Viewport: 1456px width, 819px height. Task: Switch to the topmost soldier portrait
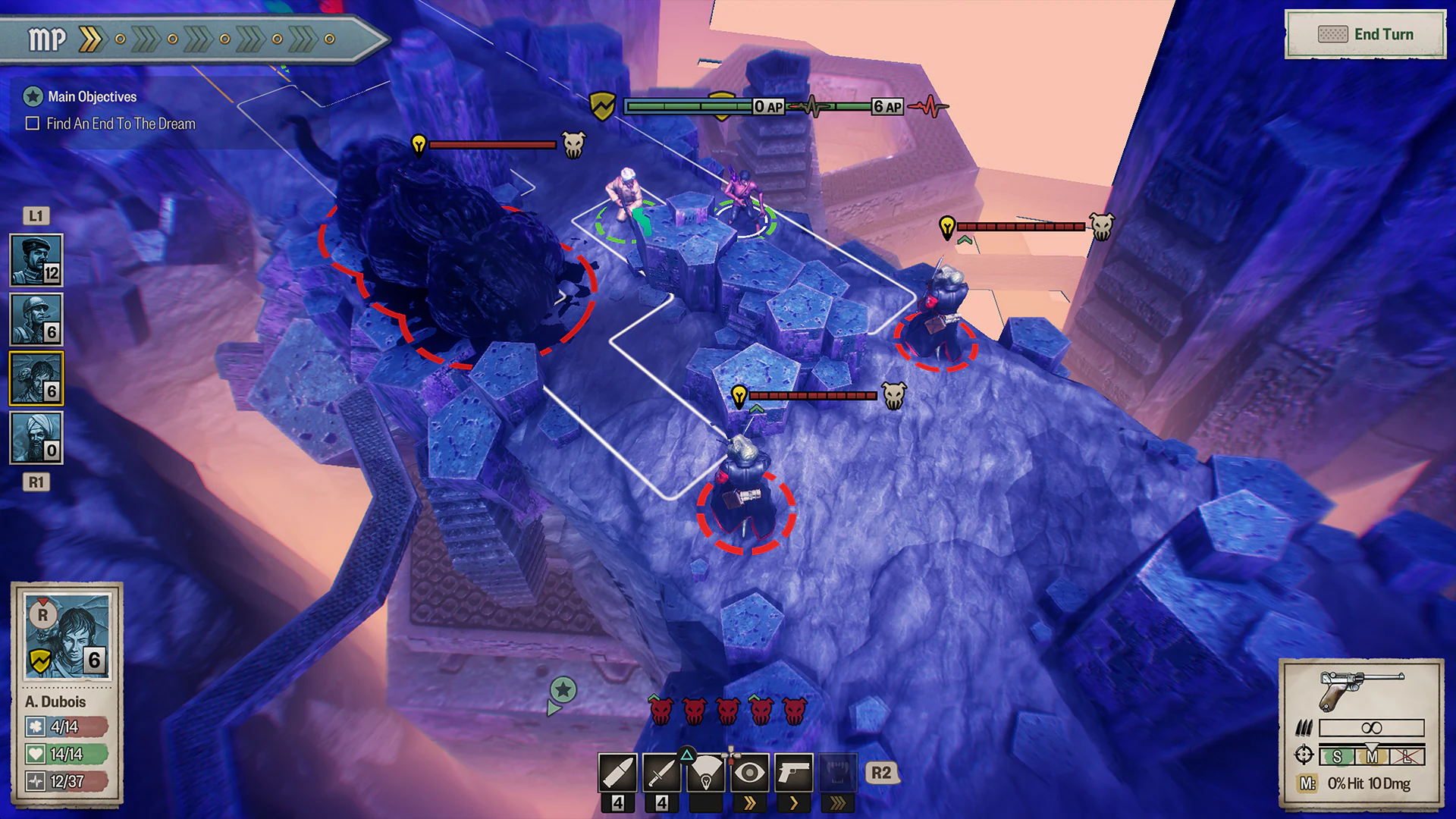tap(36, 260)
